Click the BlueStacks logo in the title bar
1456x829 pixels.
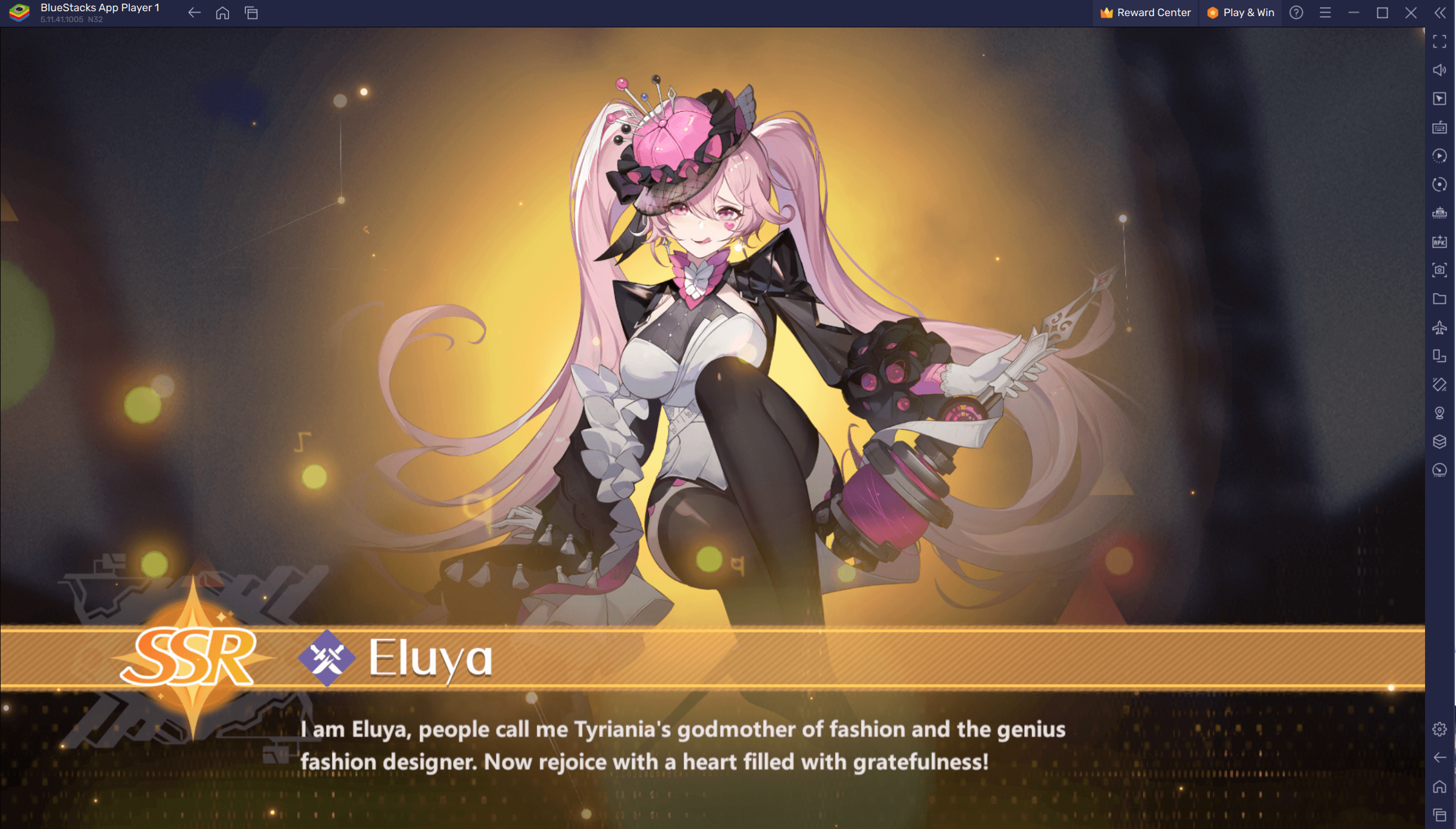tap(19, 12)
